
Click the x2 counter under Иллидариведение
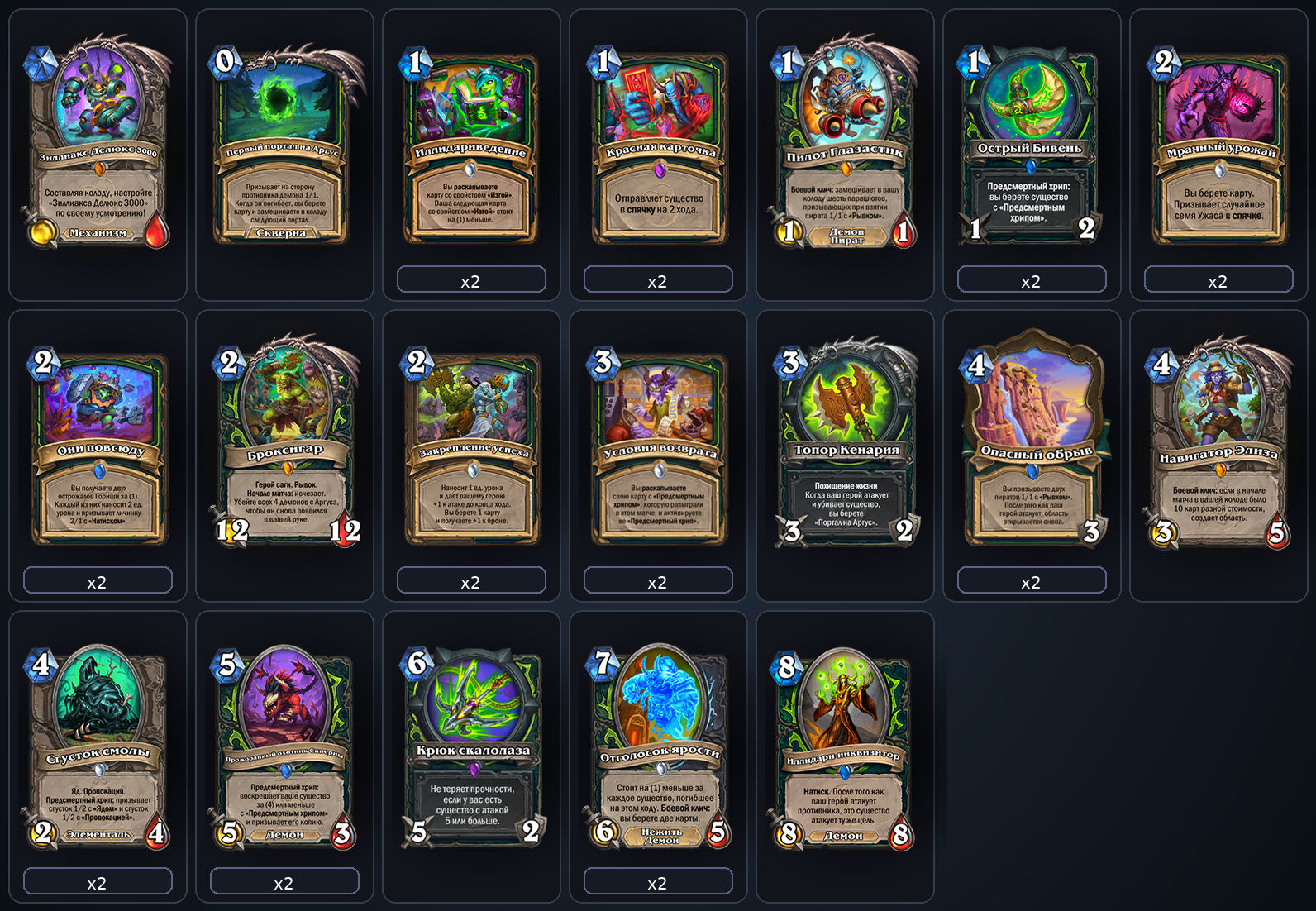point(470,280)
